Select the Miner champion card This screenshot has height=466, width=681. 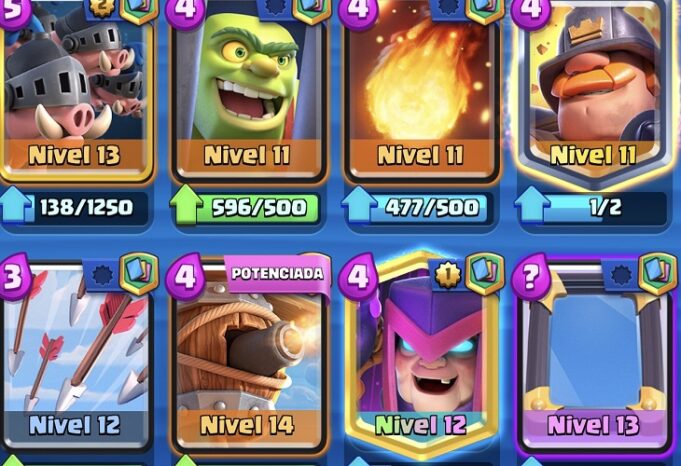point(595,90)
